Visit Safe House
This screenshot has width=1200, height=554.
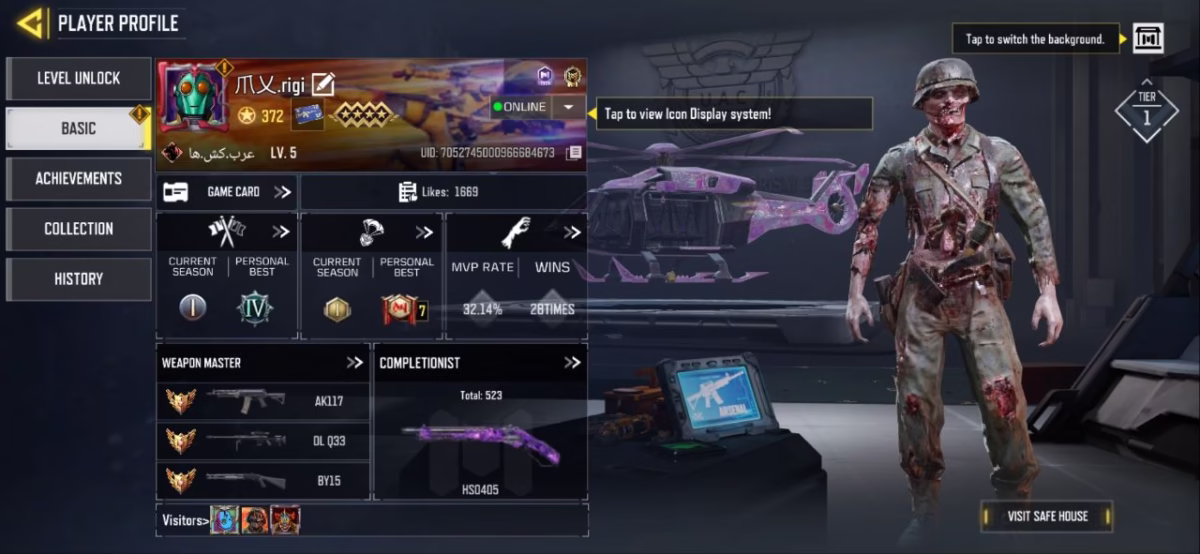click(x=1046, y=516)
